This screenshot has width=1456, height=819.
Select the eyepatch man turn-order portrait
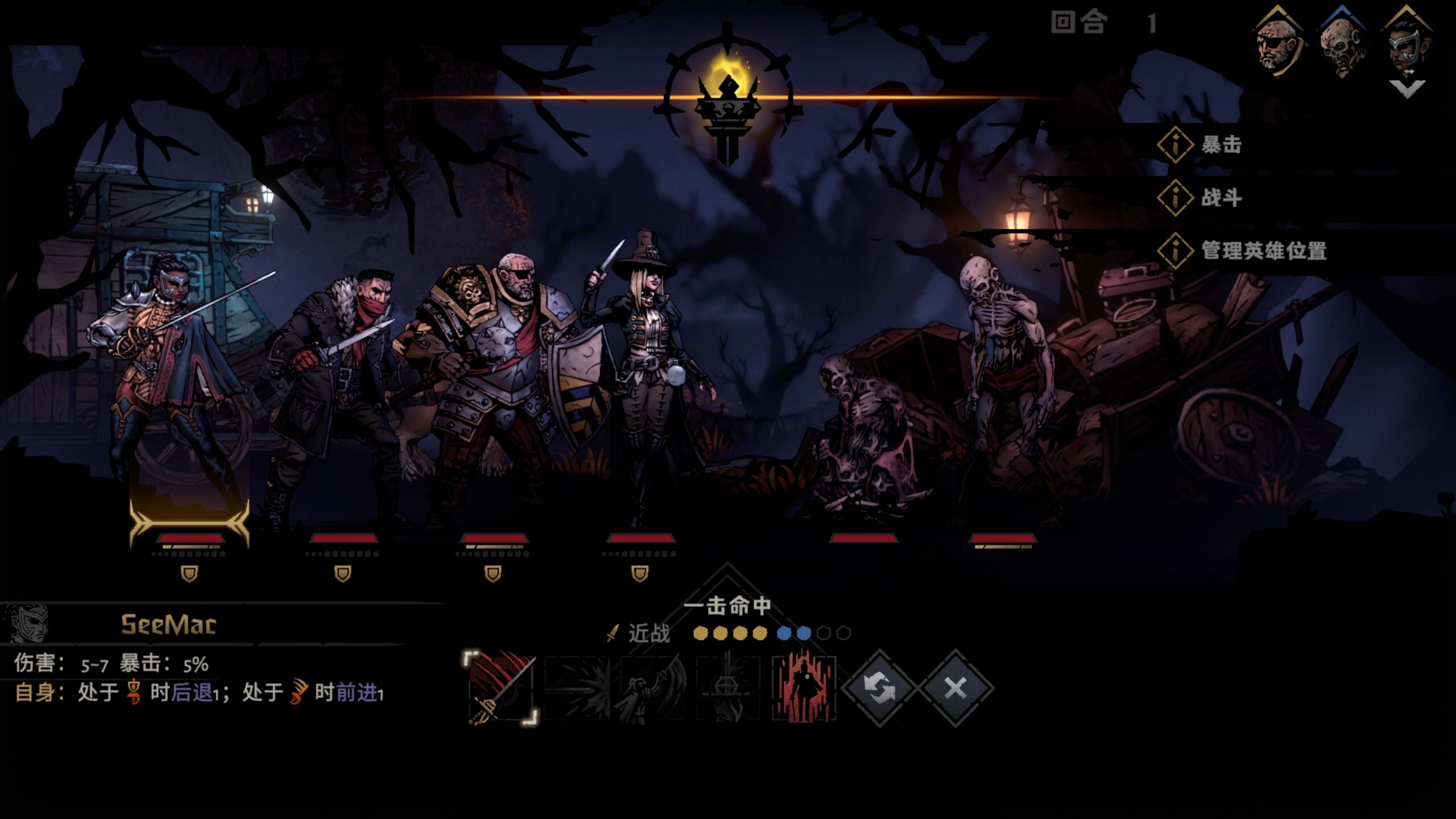coord(1277,43)
